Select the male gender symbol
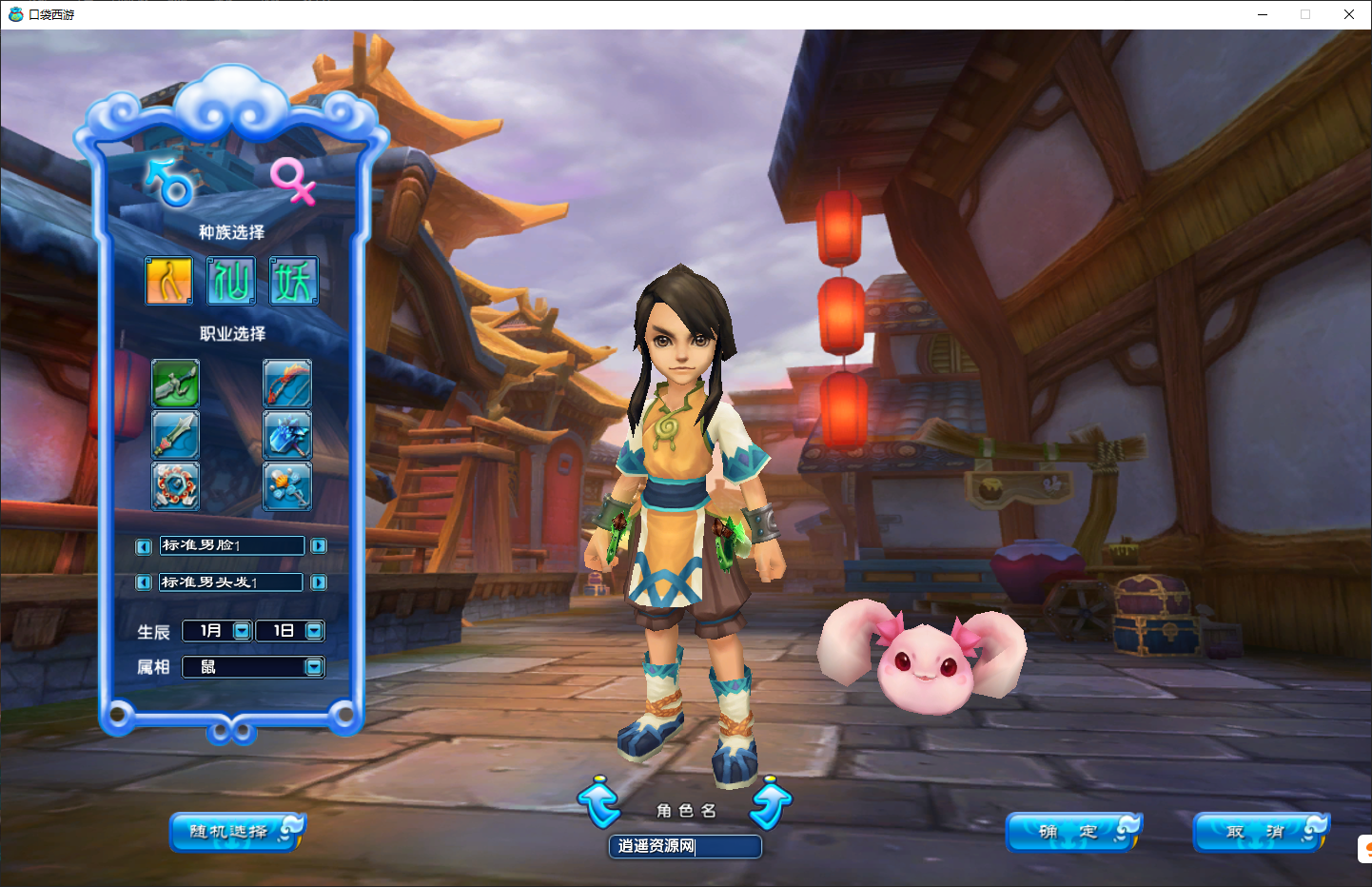 click(171, 182)
